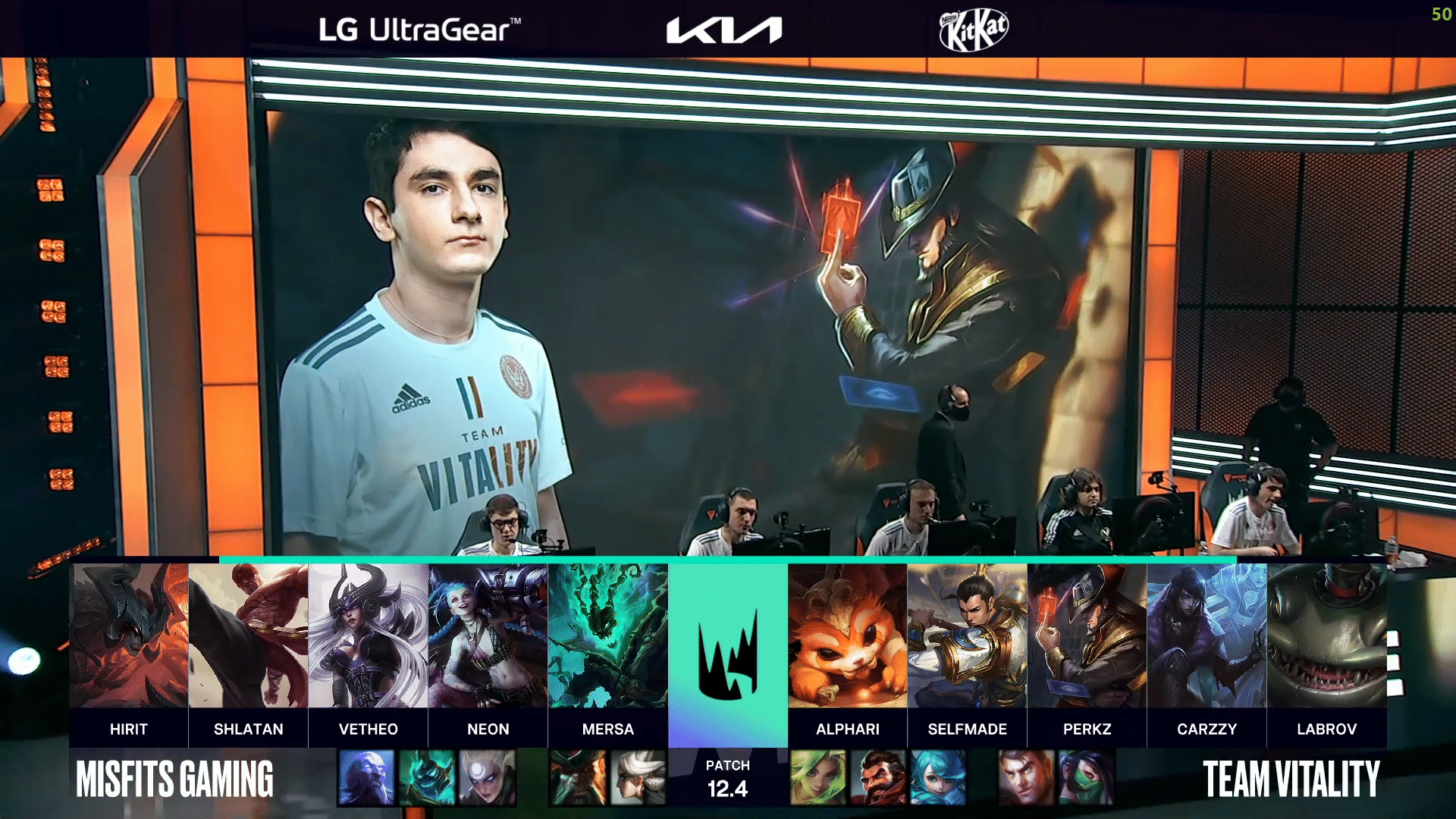Select the banned Gragas icon
The image size is (1456, 819).
click(x=878, y=777)
